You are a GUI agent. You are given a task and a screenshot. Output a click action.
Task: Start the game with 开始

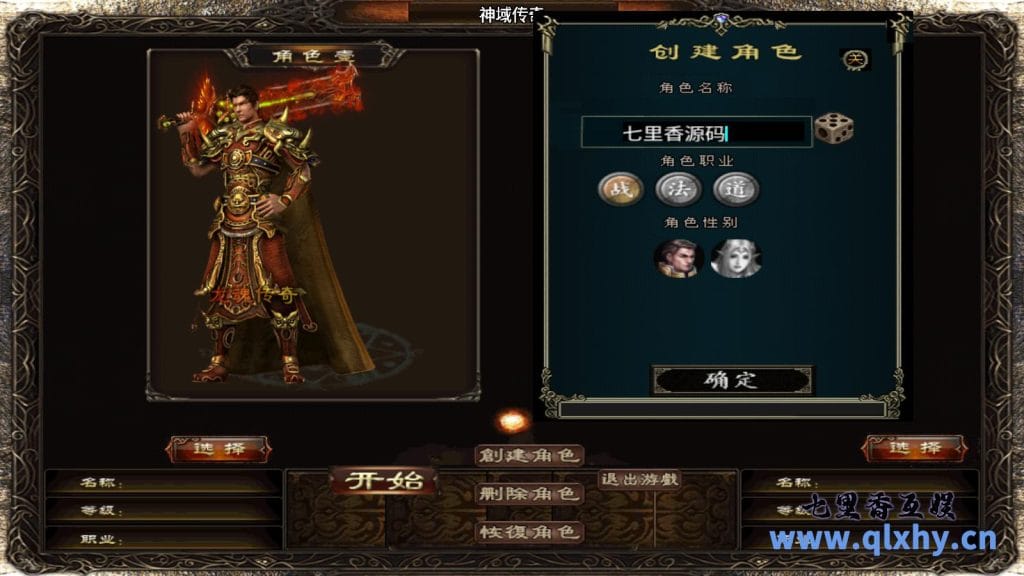(384, 481)
